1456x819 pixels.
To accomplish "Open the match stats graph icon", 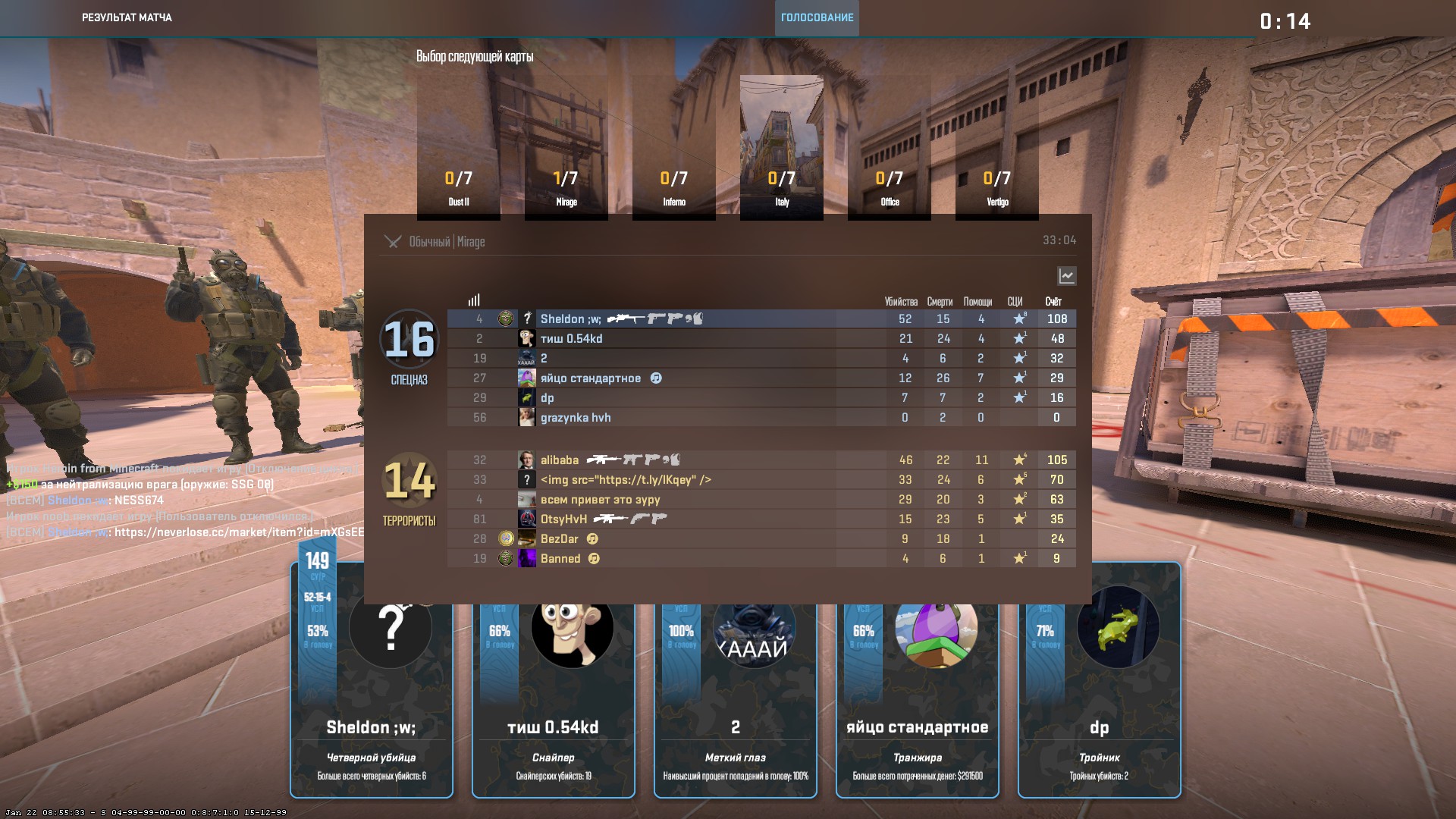I will (1067, 276).
